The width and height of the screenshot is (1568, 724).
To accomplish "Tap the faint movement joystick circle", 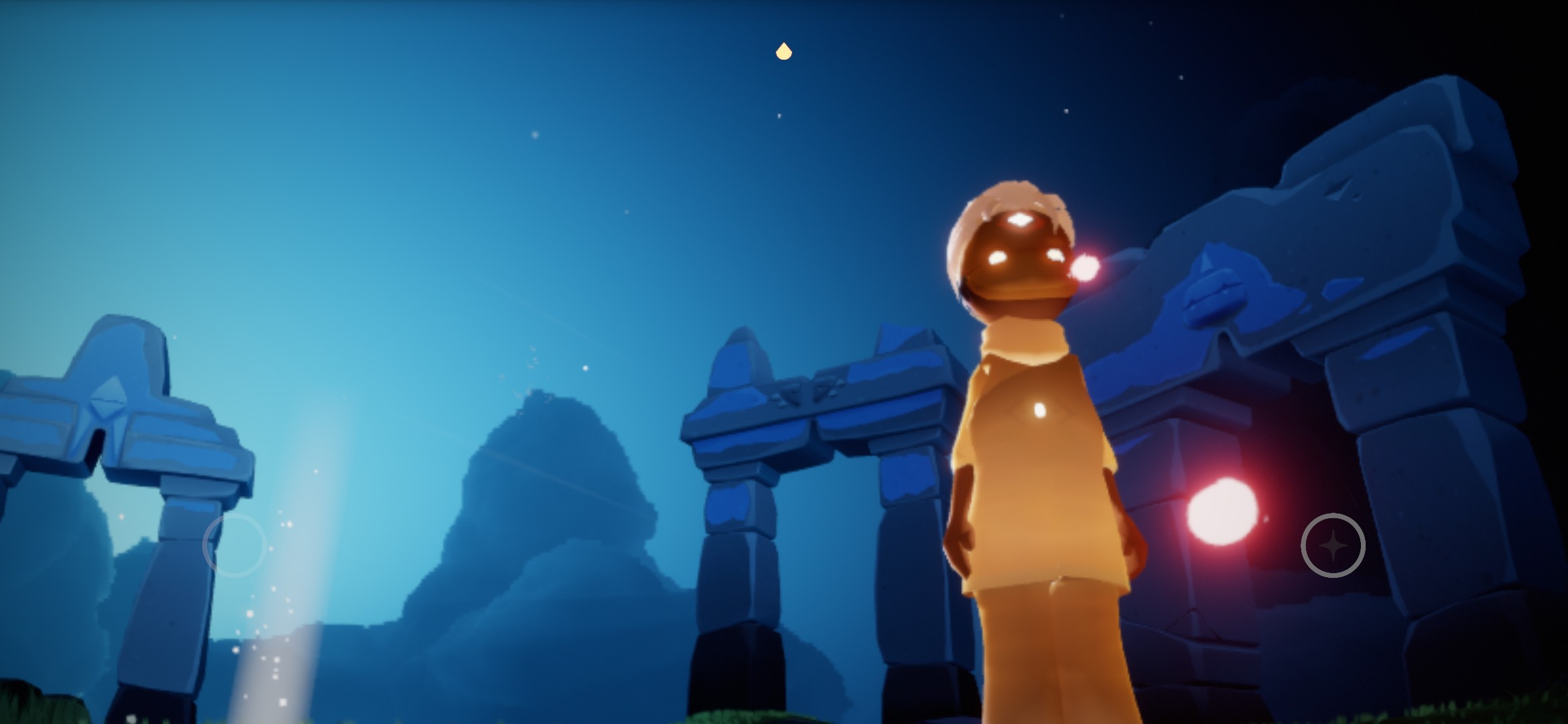I will (x=235, y=545).
